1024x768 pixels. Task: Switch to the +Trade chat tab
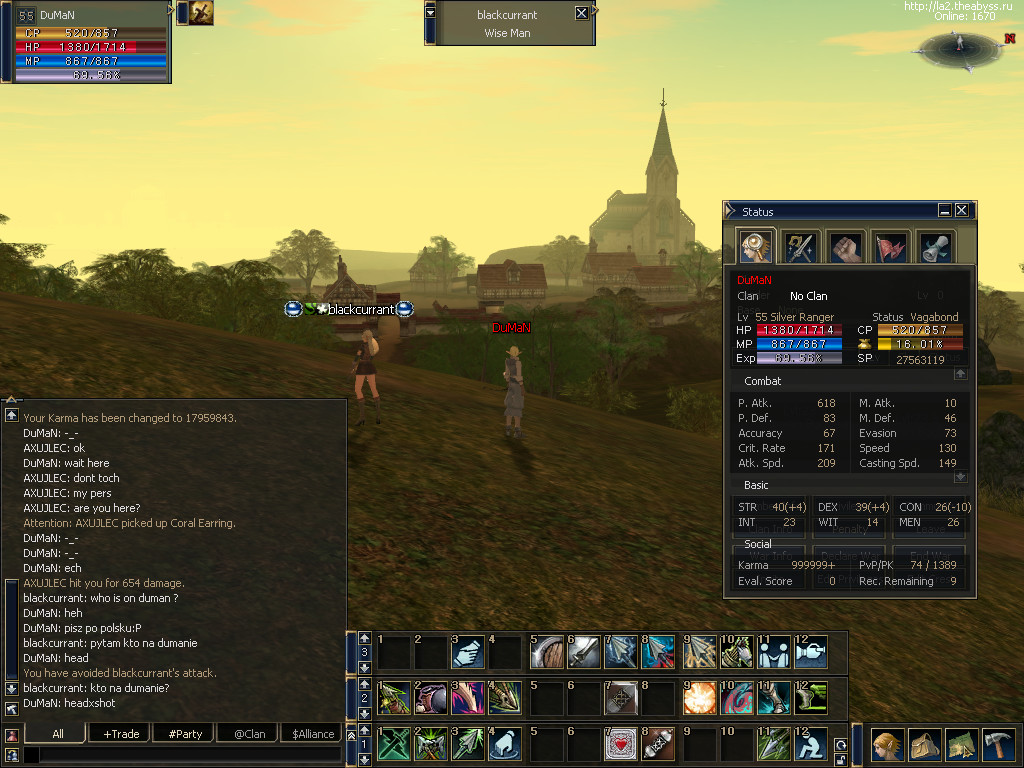[x=121, y=733]
